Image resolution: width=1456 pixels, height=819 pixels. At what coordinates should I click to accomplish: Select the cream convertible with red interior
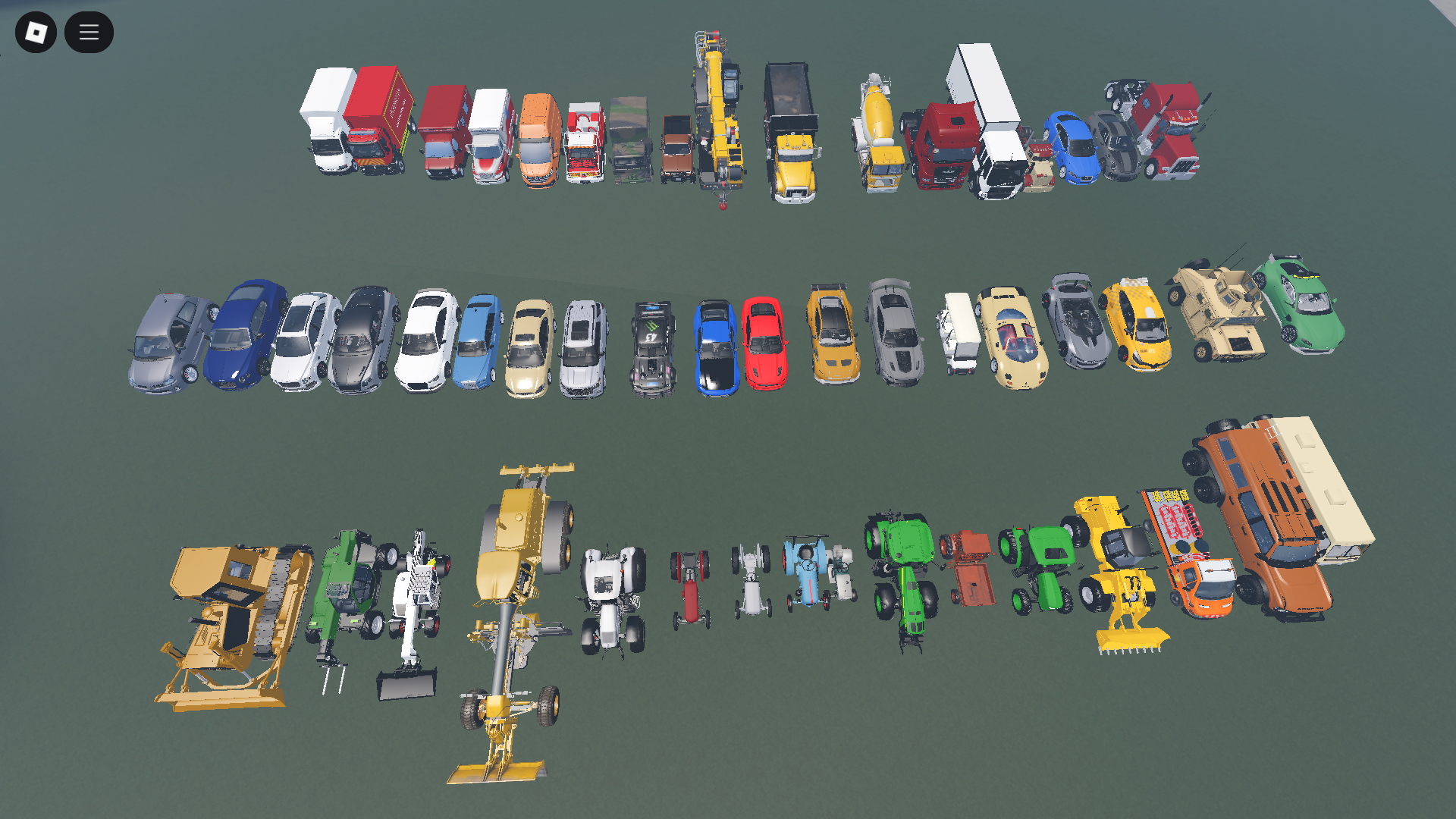click(1012, 334)
